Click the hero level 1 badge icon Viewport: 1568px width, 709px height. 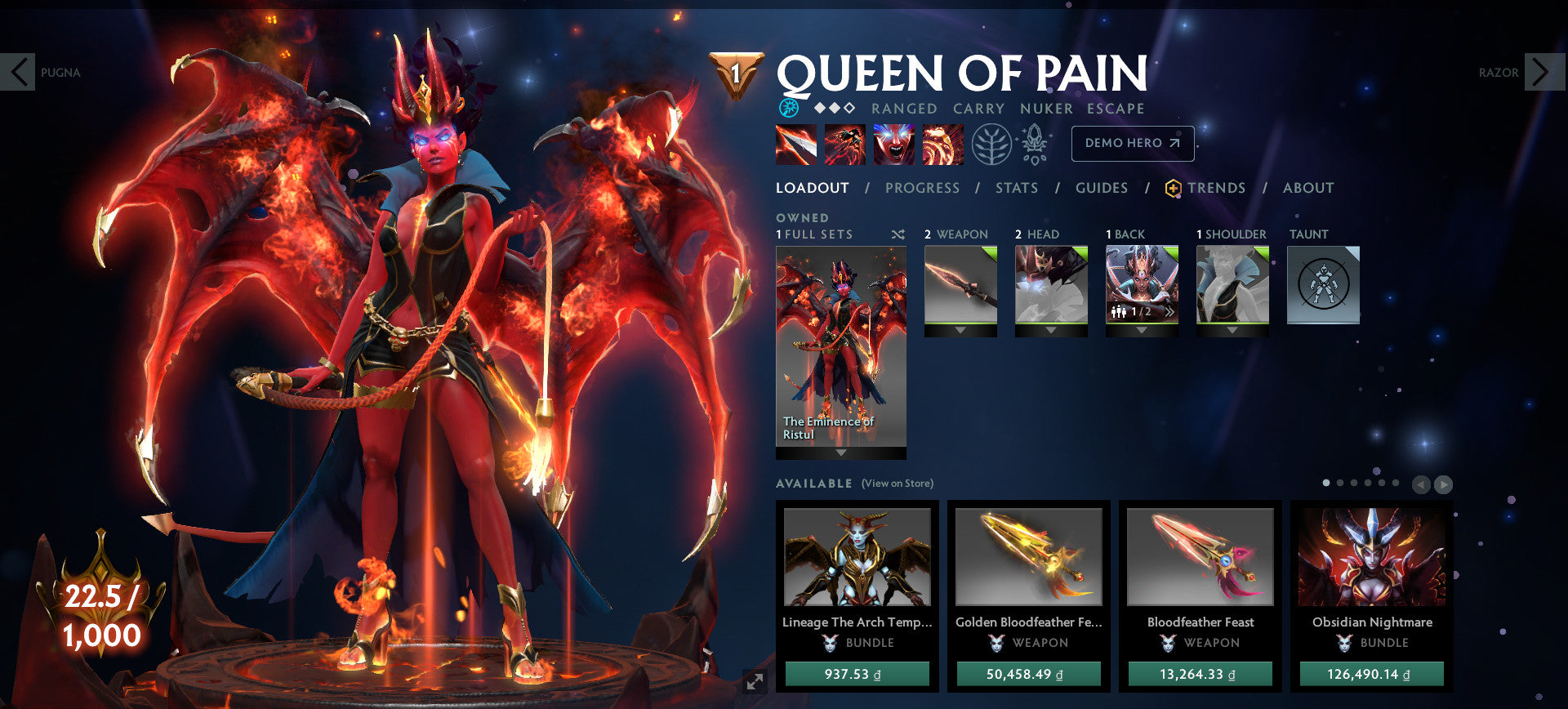737,73
